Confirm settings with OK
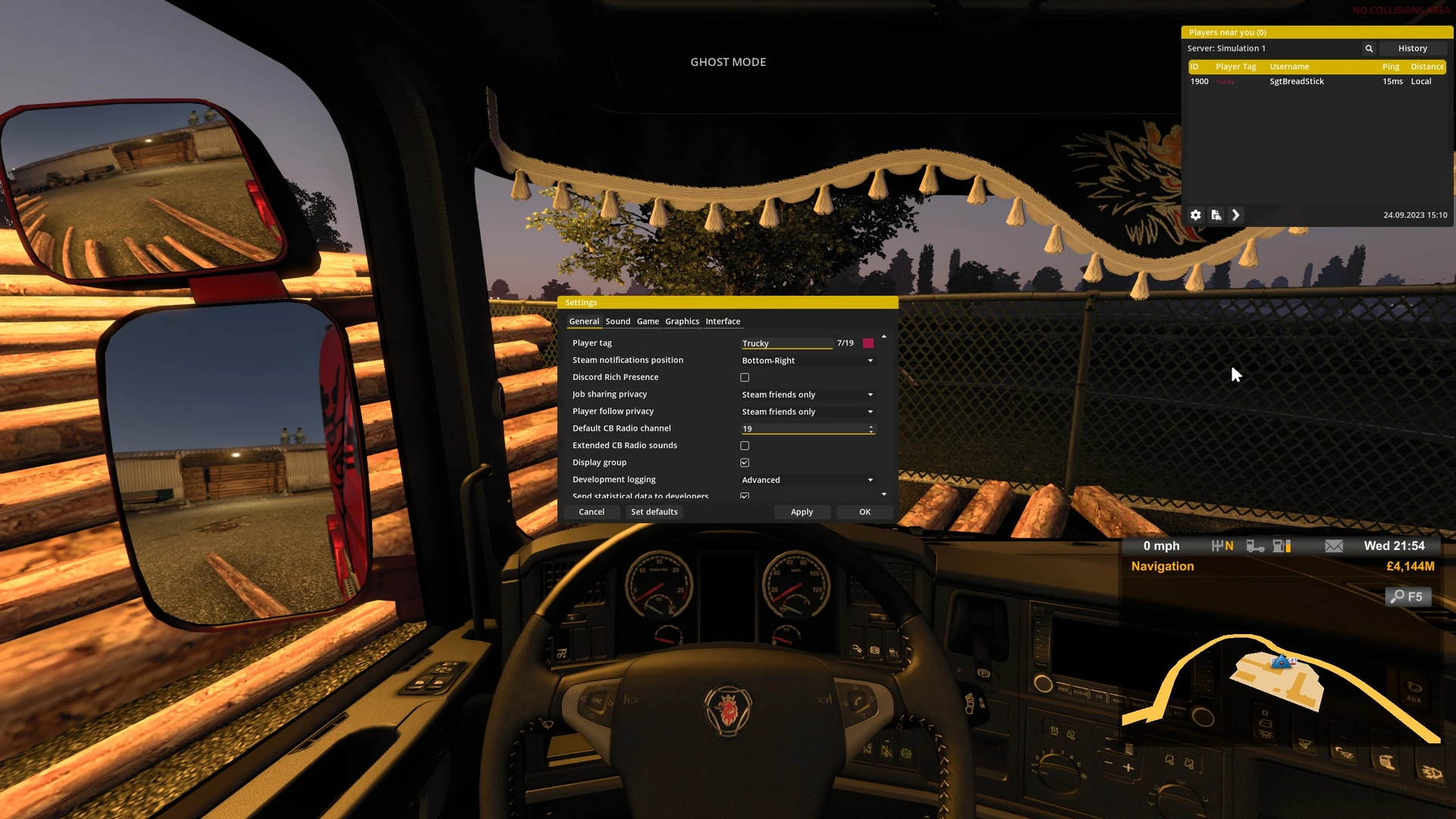 pyautogui.click(x=864, y=512)
